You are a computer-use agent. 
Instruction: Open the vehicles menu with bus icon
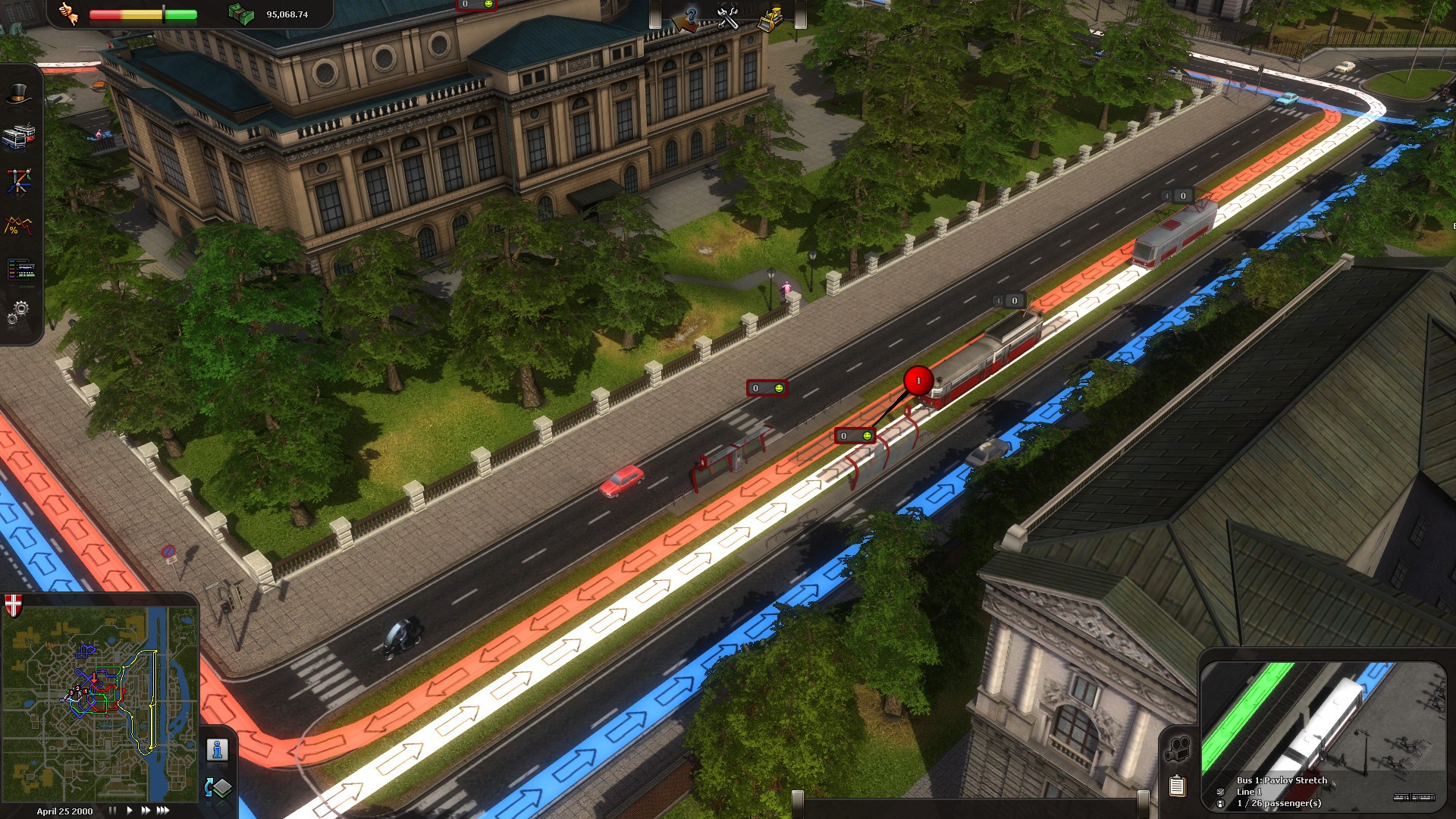click(x=19, y=136)
